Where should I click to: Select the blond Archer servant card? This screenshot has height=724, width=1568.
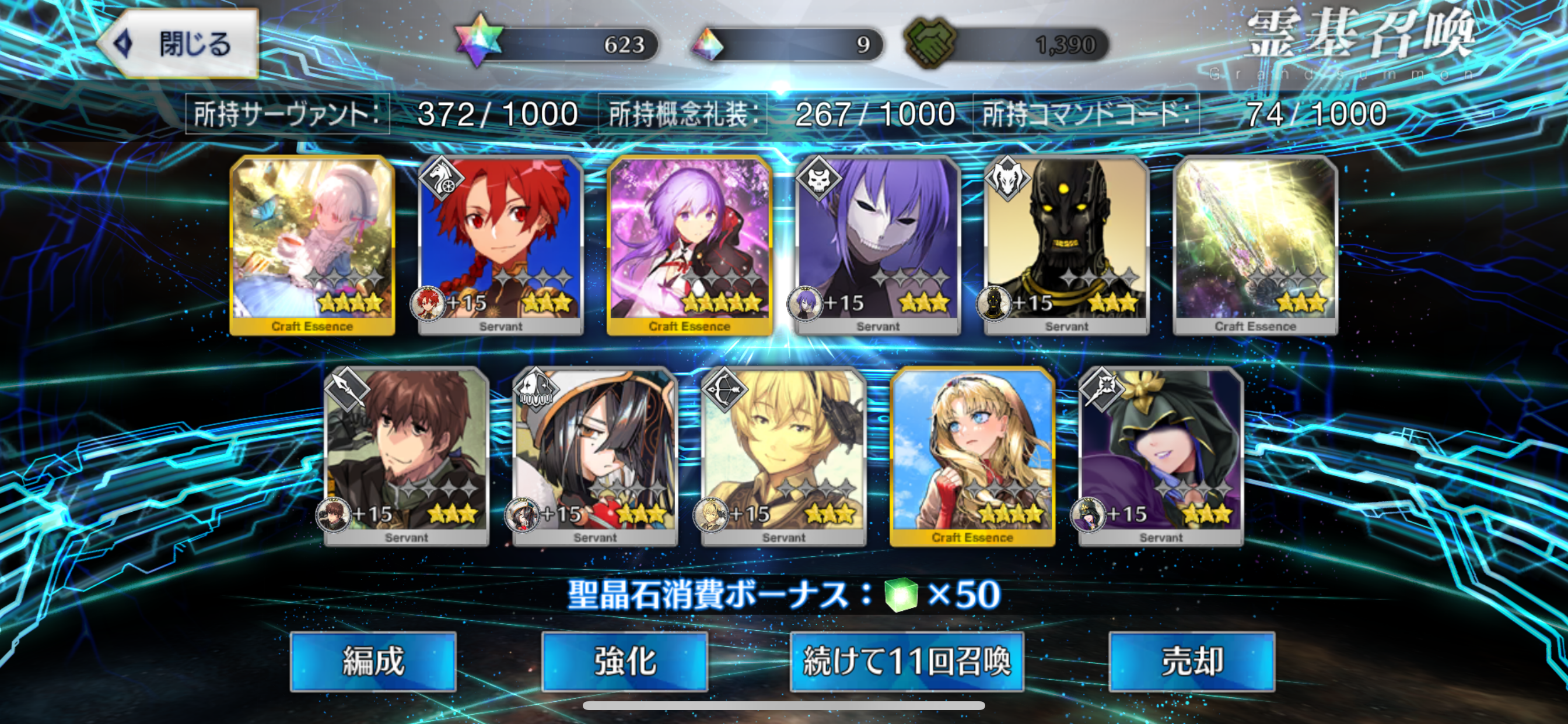pos(784,456)
